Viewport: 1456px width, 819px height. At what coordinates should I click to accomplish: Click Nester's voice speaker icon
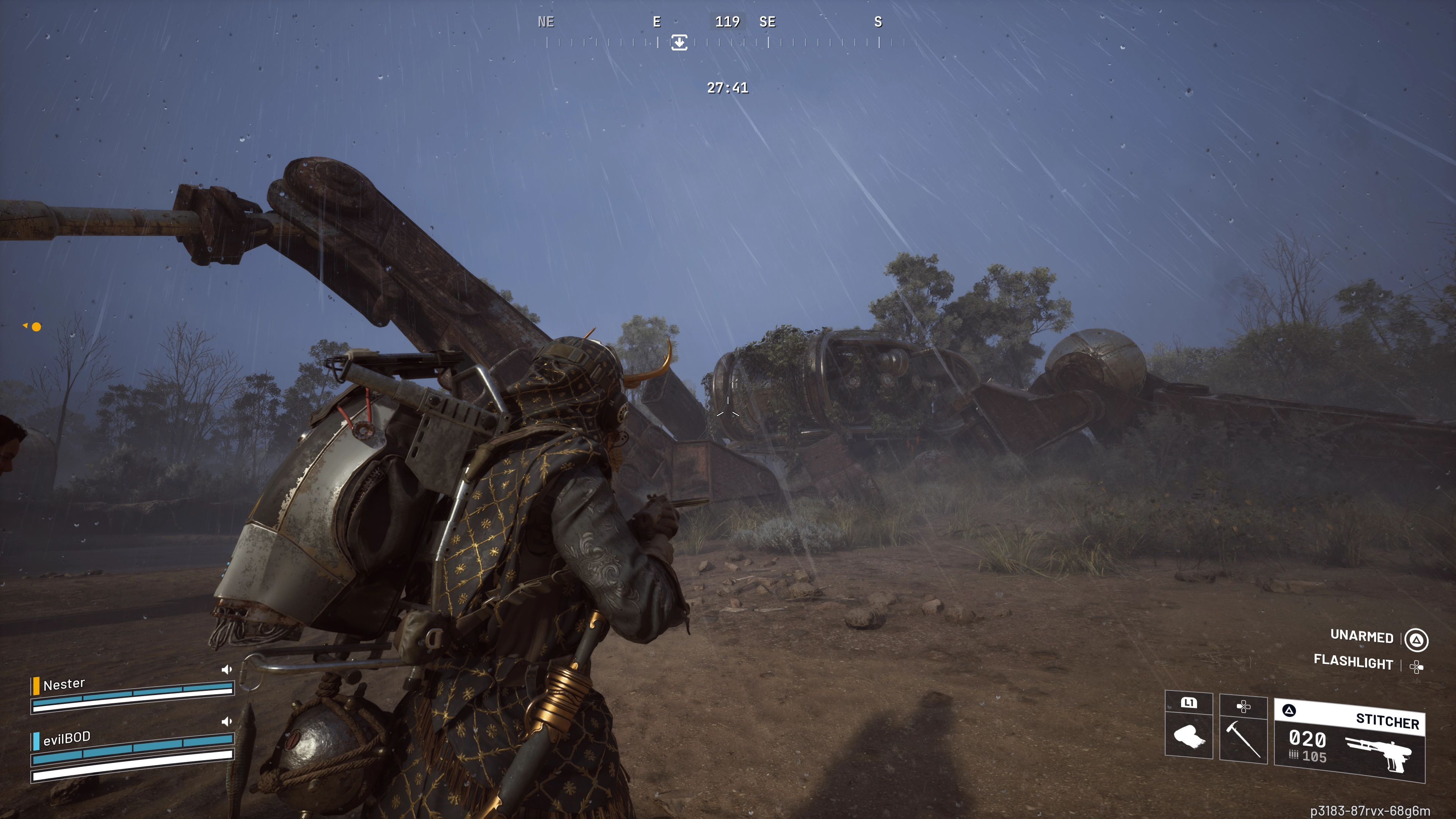[227, 670]
